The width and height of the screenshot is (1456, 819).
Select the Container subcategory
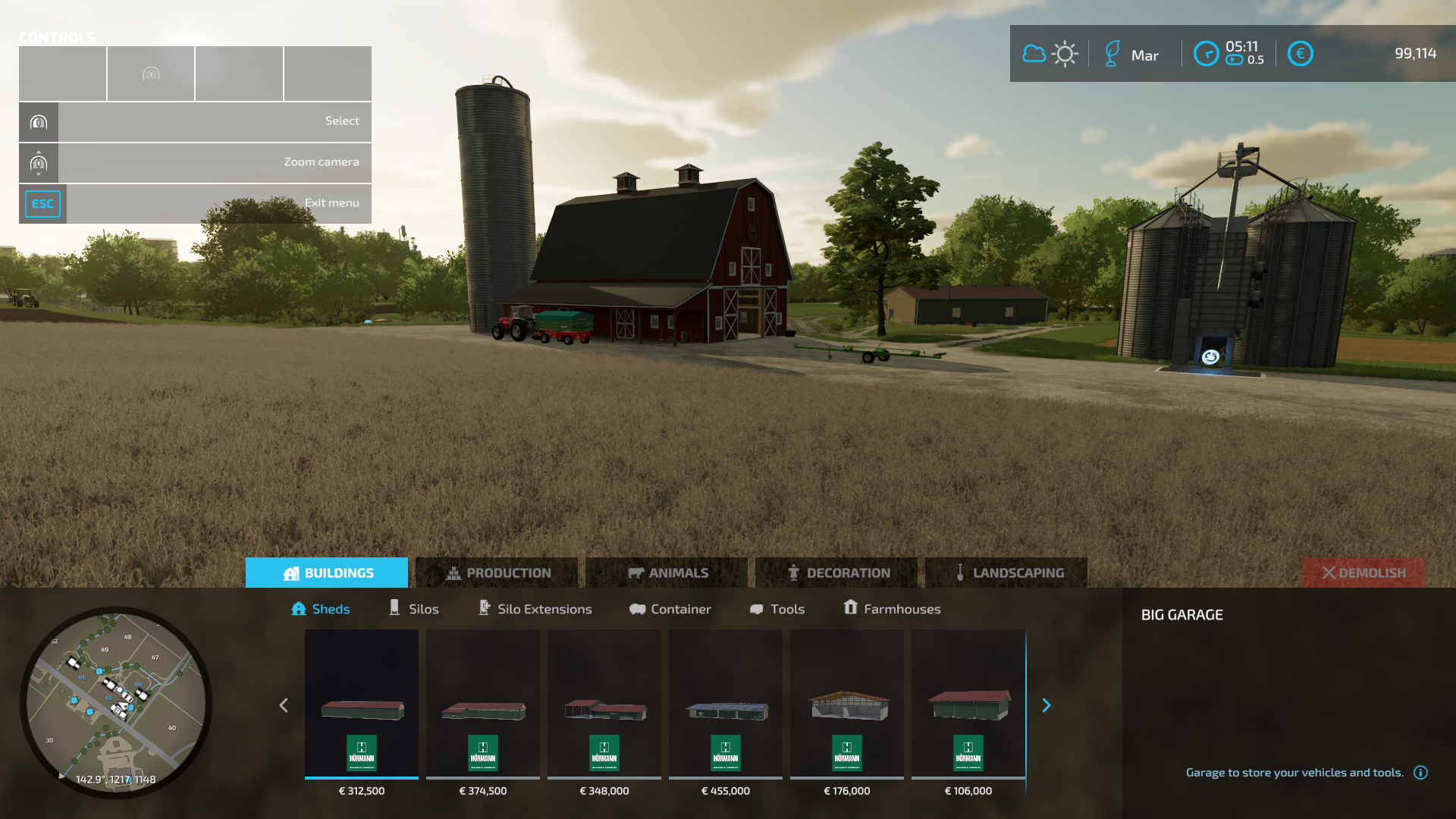point(670,609)
